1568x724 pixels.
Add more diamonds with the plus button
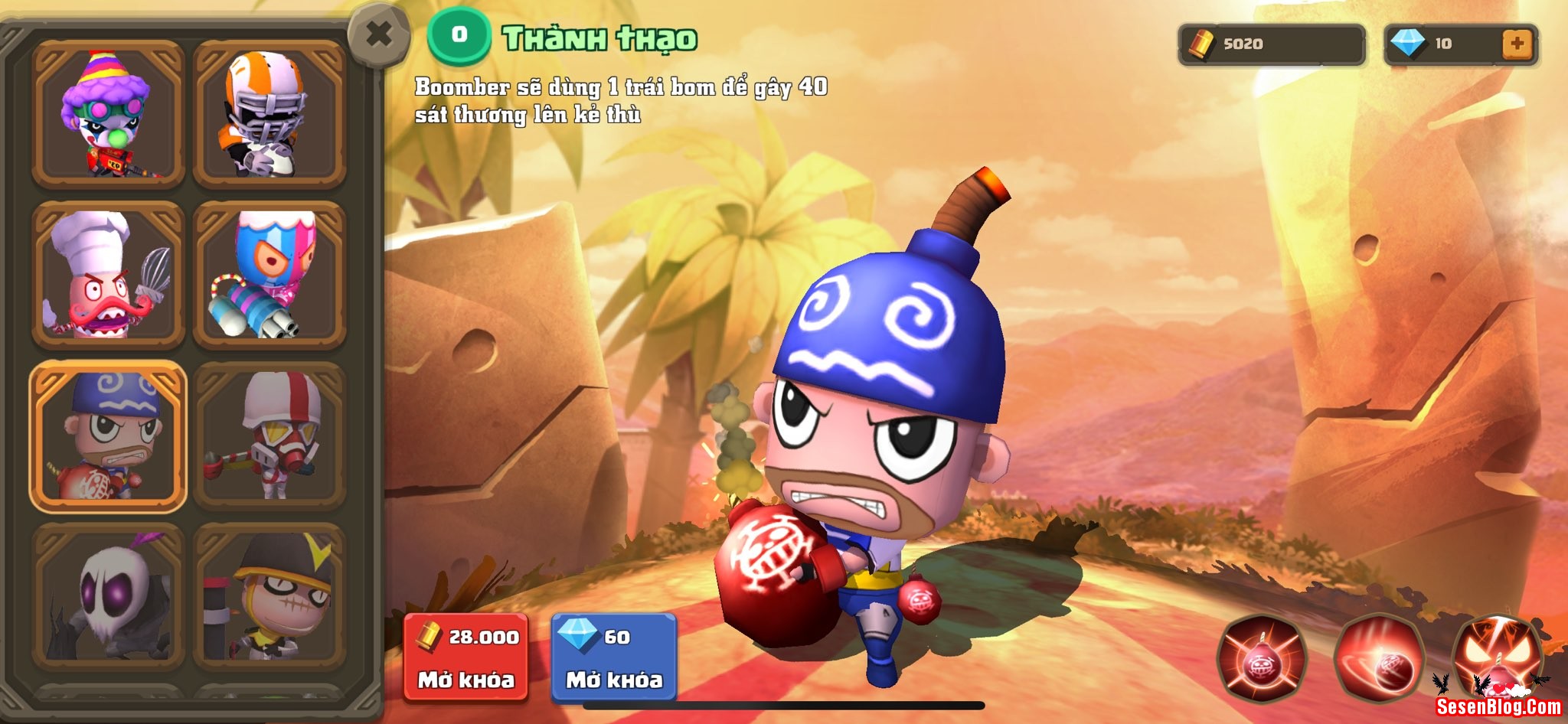pos(1517,44)
